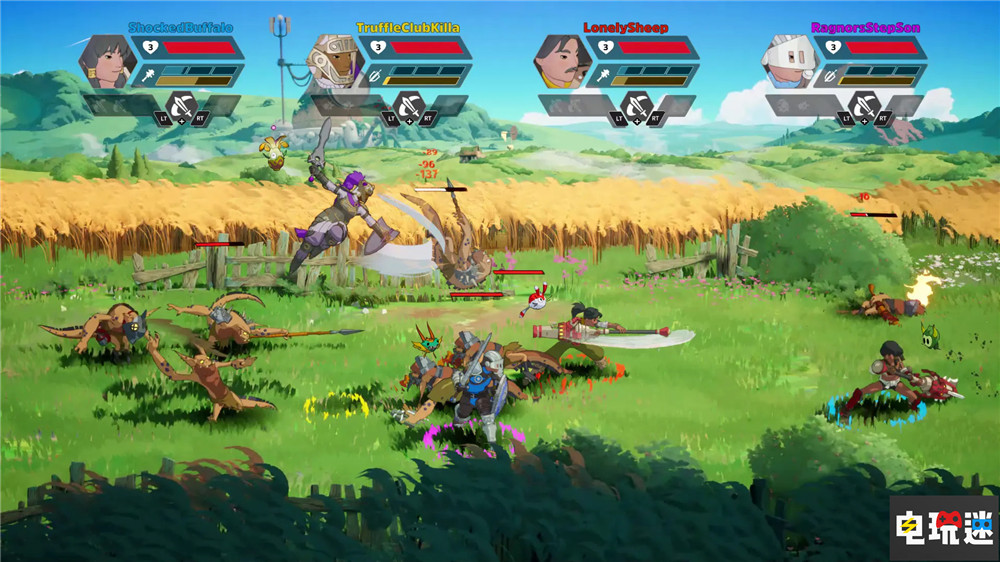Click the RagnorsStepSon player name

(x=853, y=28)
